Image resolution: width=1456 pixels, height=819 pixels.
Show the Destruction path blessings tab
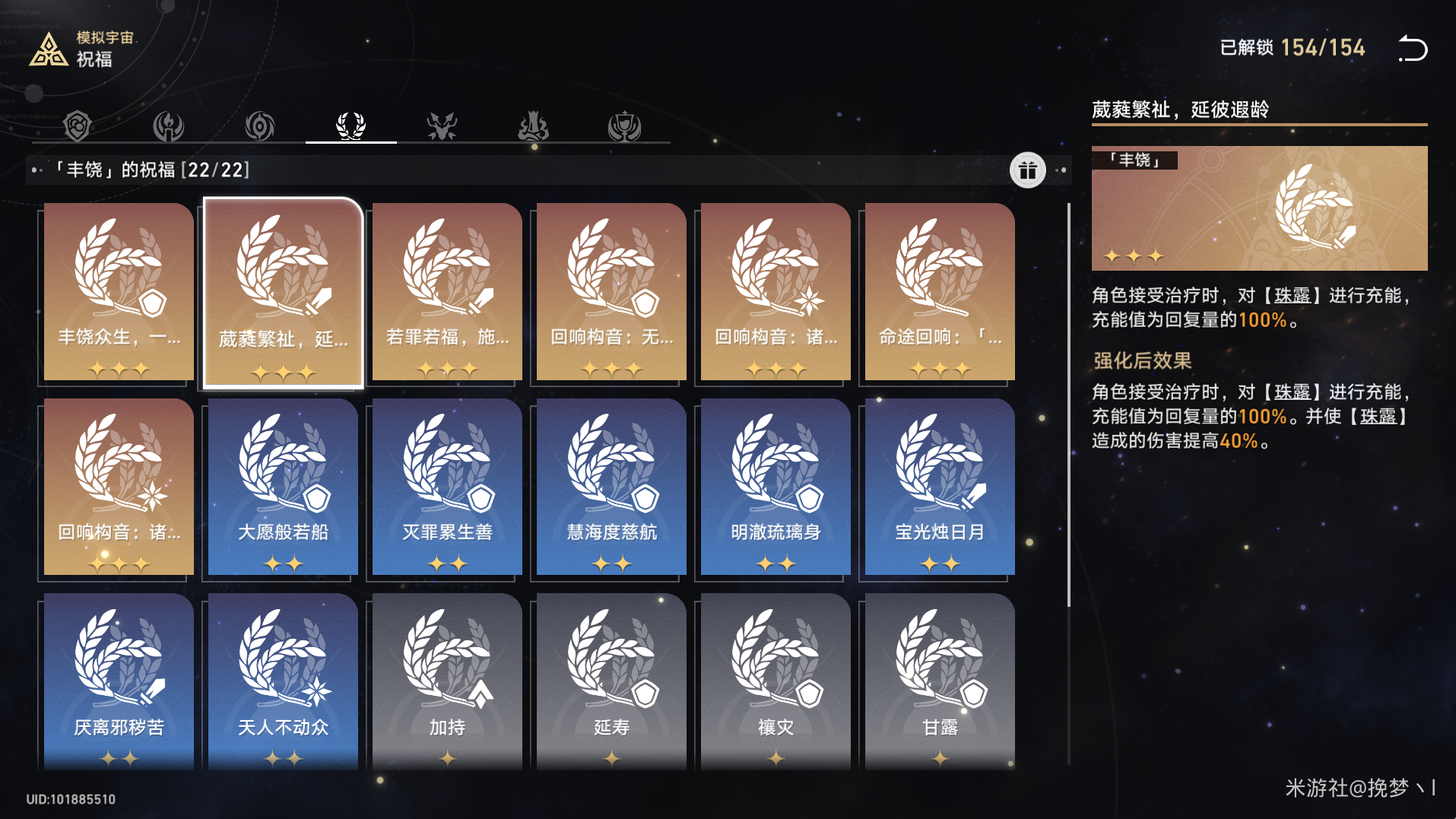click(533, 125)
